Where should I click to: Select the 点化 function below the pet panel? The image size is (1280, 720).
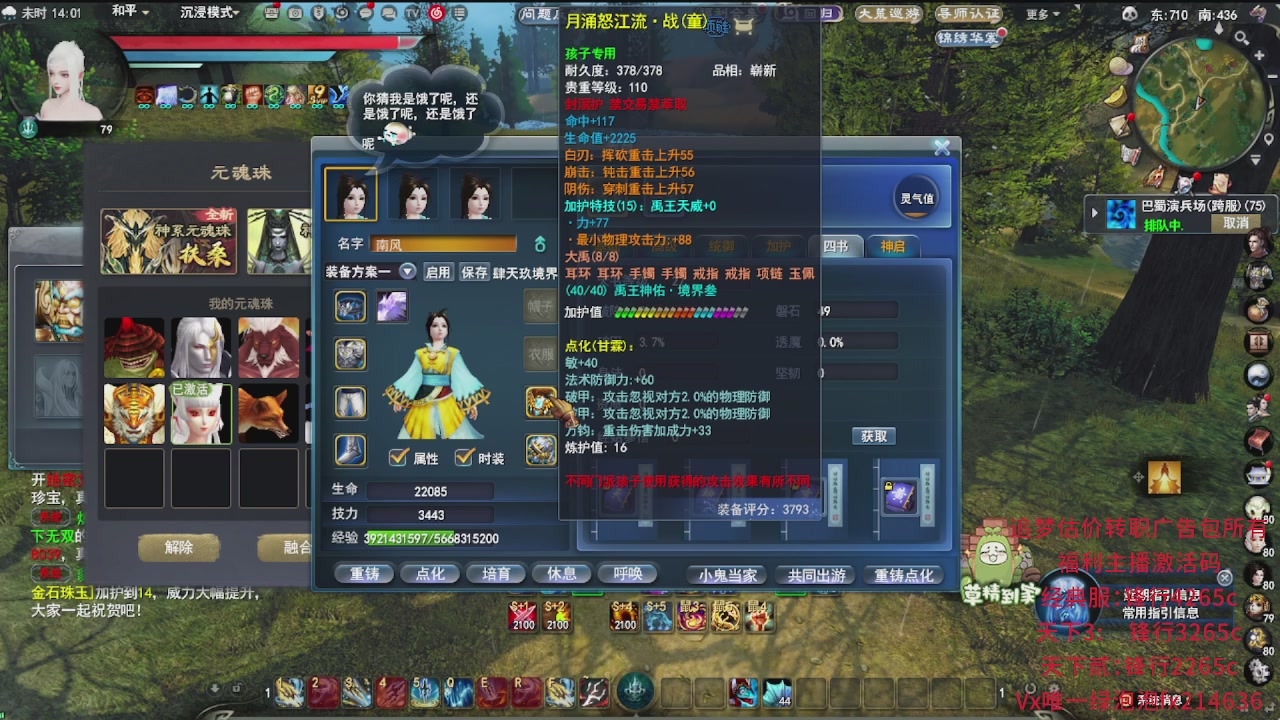[x=430, y=572]
